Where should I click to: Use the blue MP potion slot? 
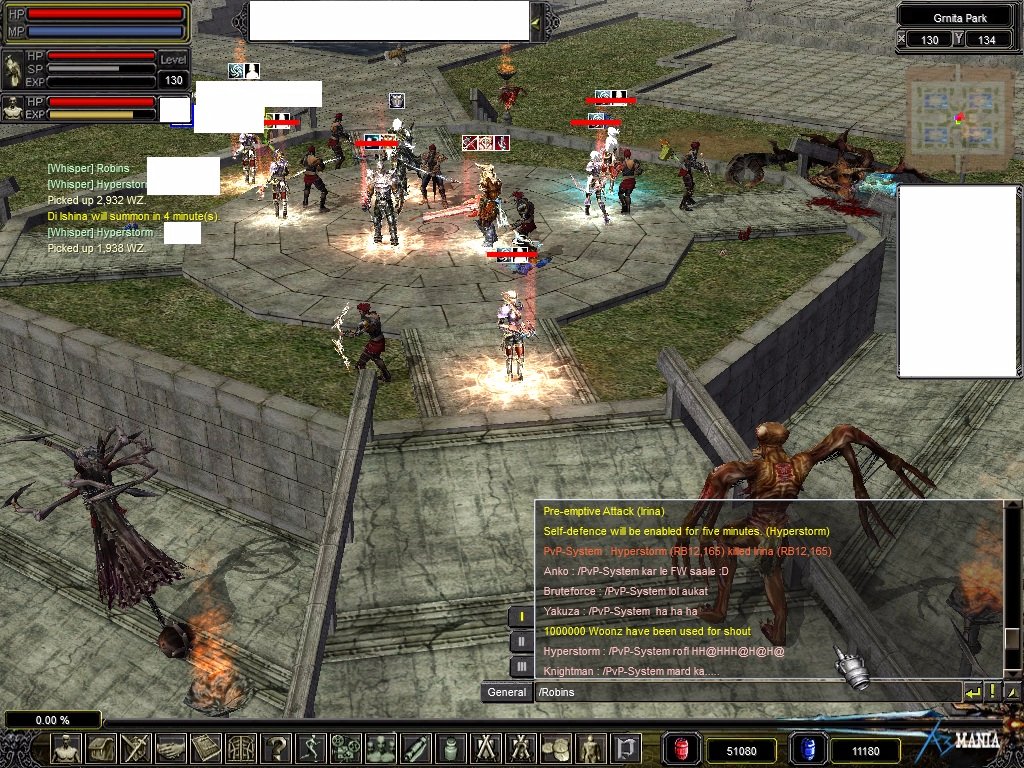807,749
